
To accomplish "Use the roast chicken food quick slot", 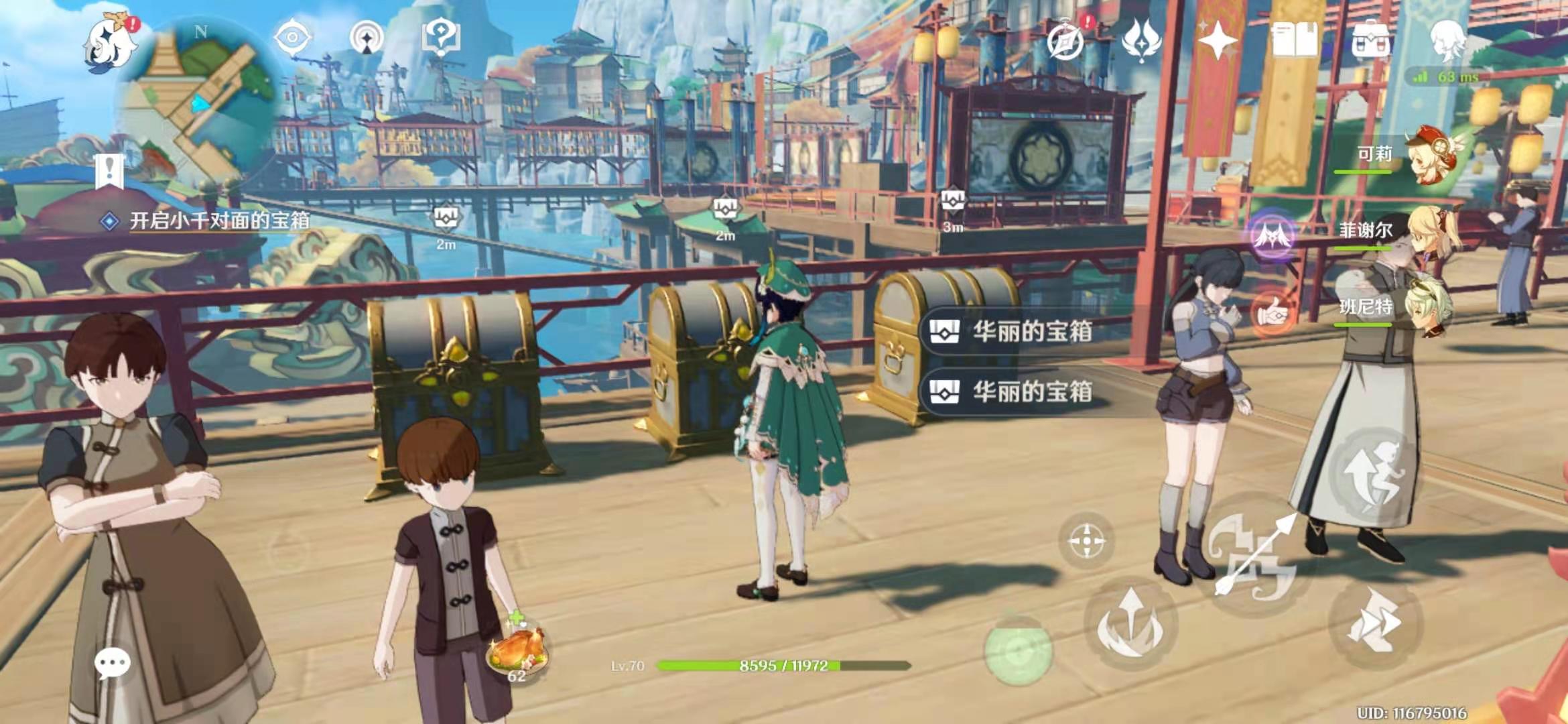I will (517, 650).
